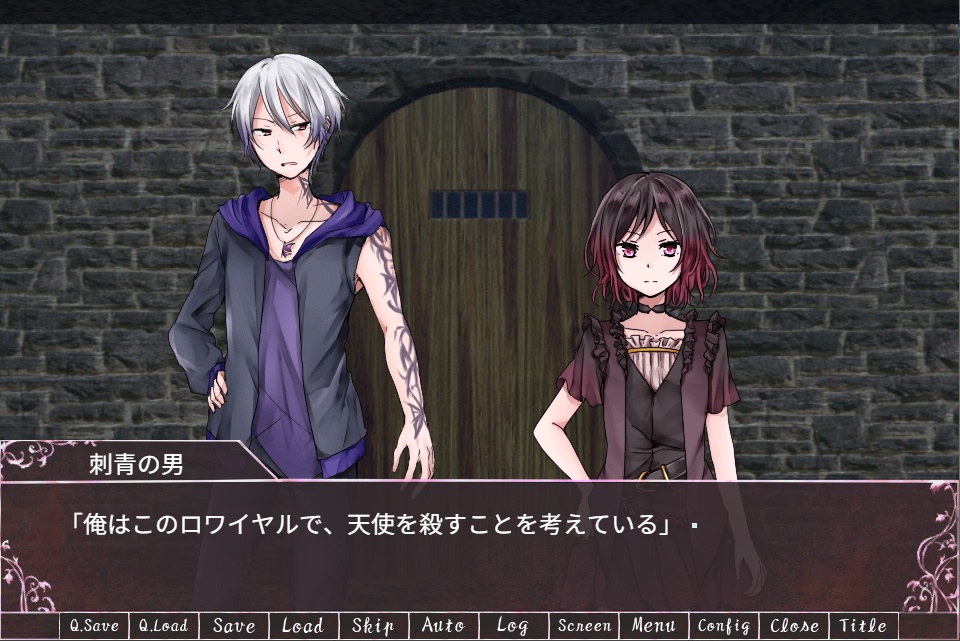
Task: Open the Load screen
Action: point(303,626)
